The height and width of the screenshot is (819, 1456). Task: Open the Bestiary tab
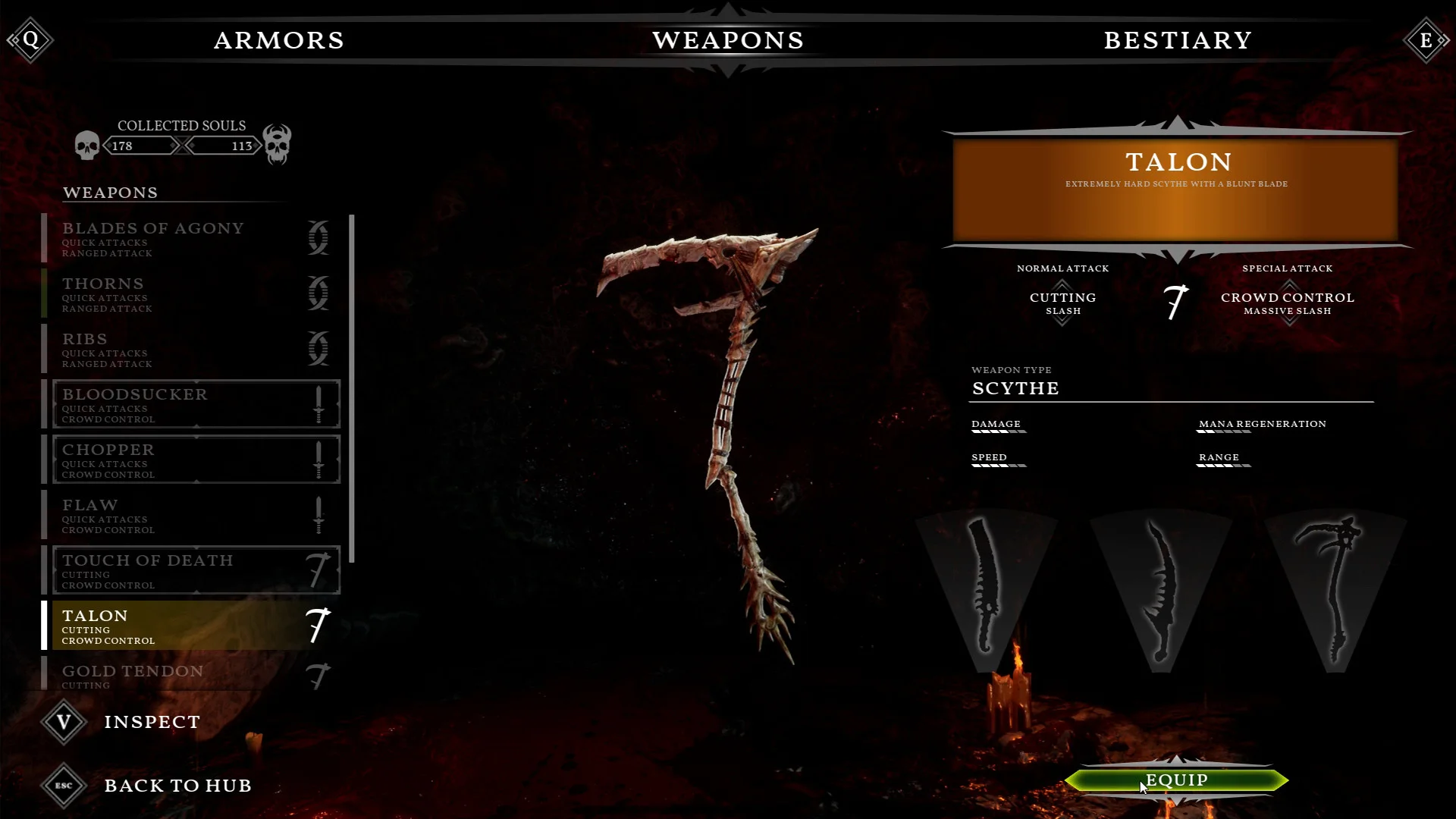(1178, 40)
